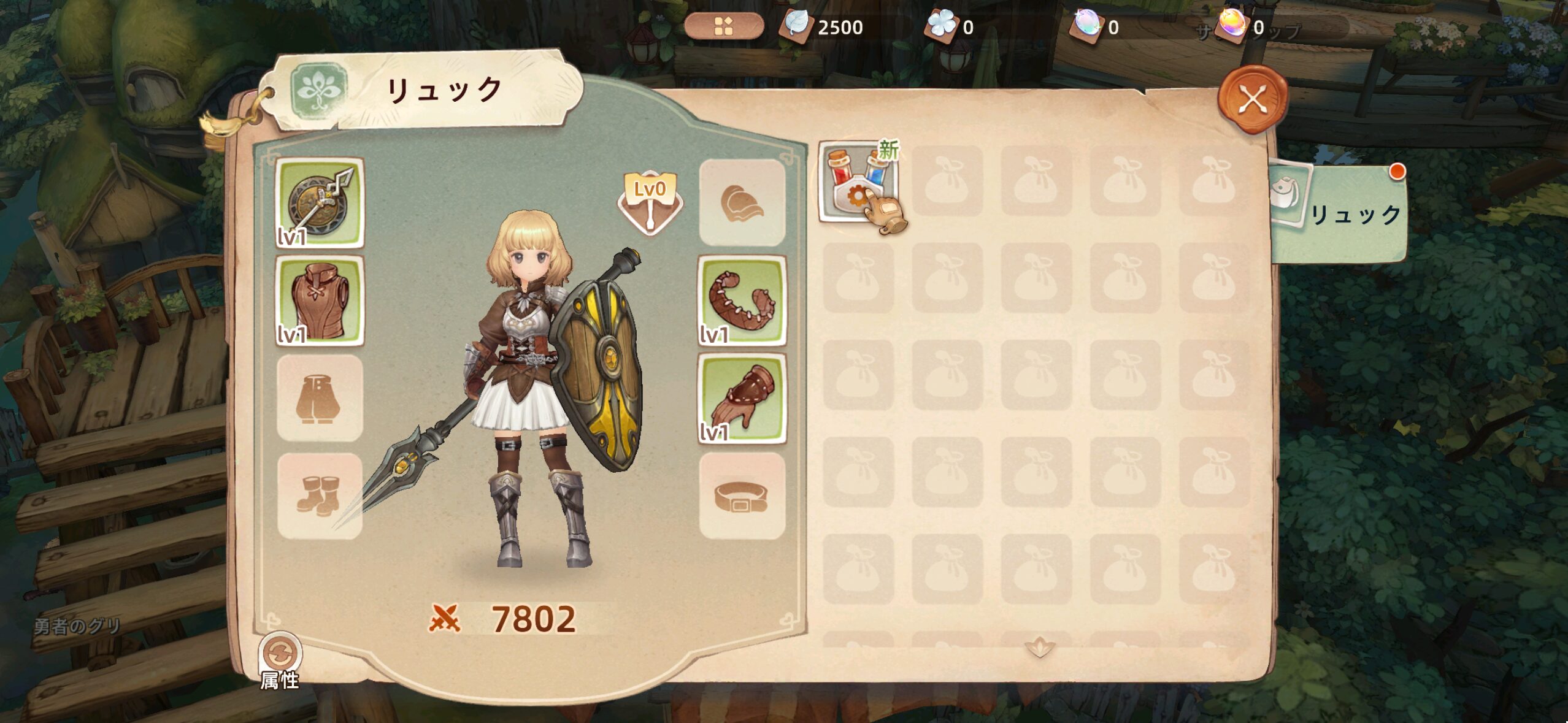
Task: Open the four-square menu button
Action: point(724,26)
